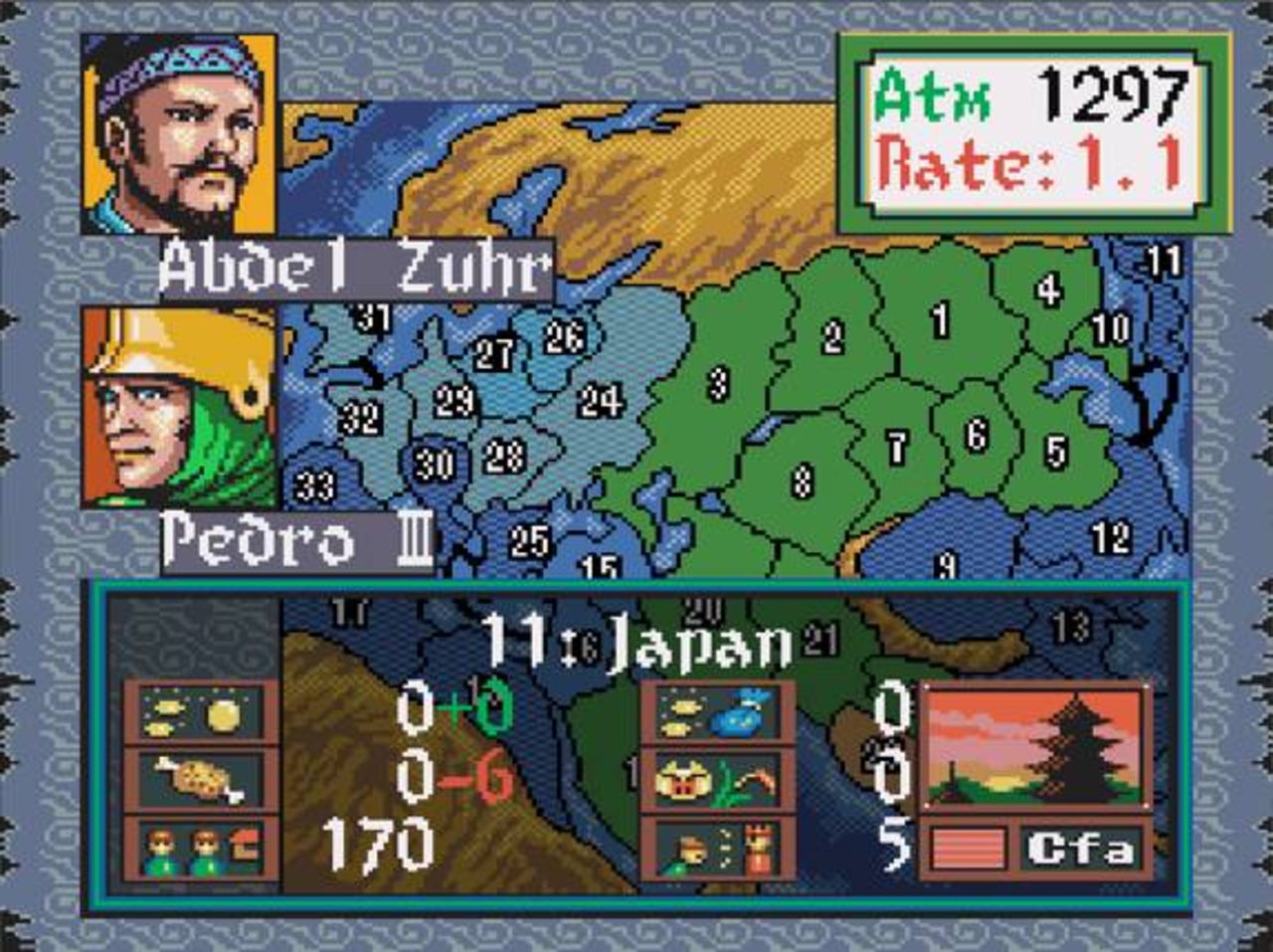Select territory 8 on the map
This screenshot has width=1273, height=952.
coord(803,481)
